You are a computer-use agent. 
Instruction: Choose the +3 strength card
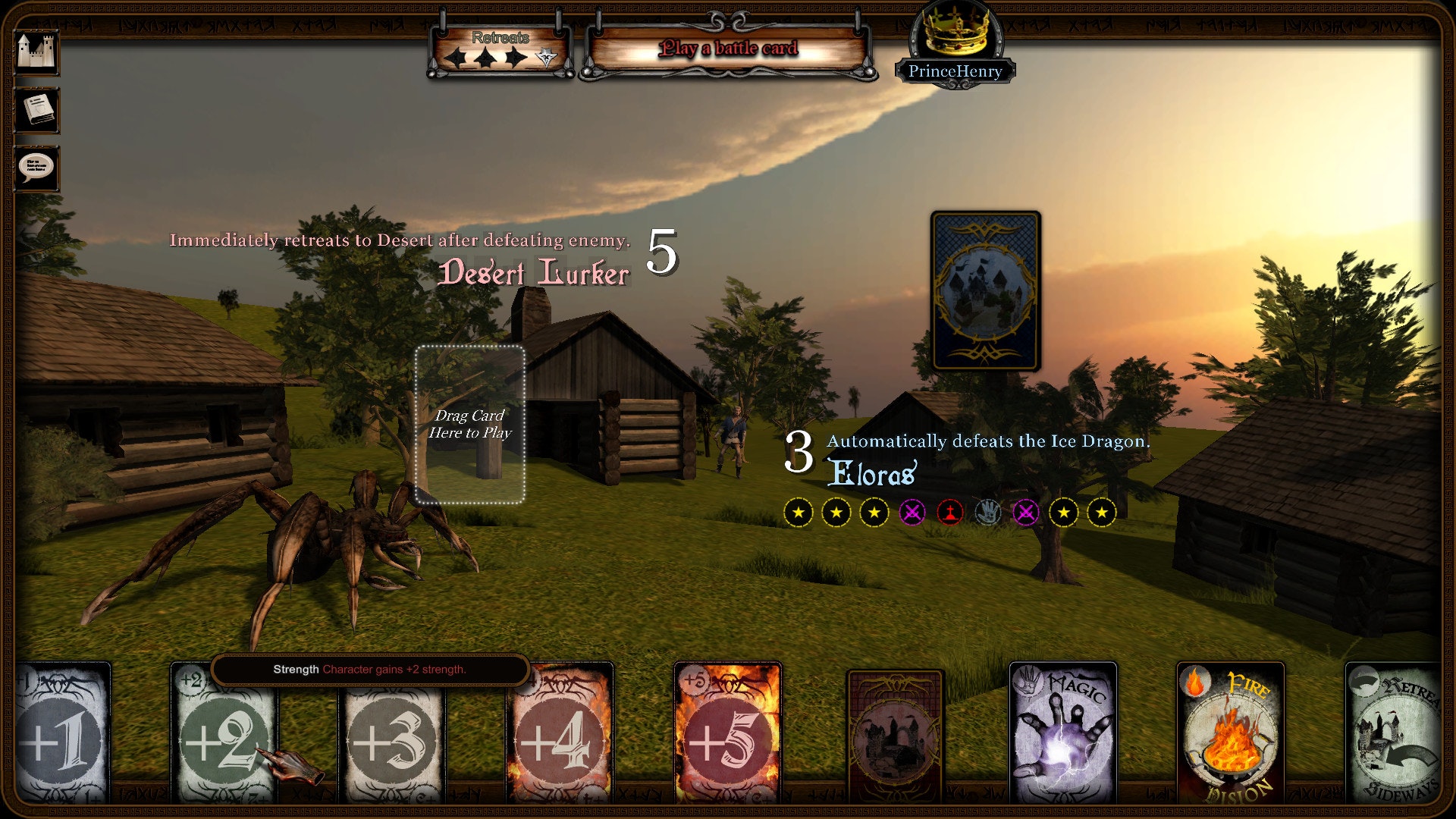click(x=392, y=739)
